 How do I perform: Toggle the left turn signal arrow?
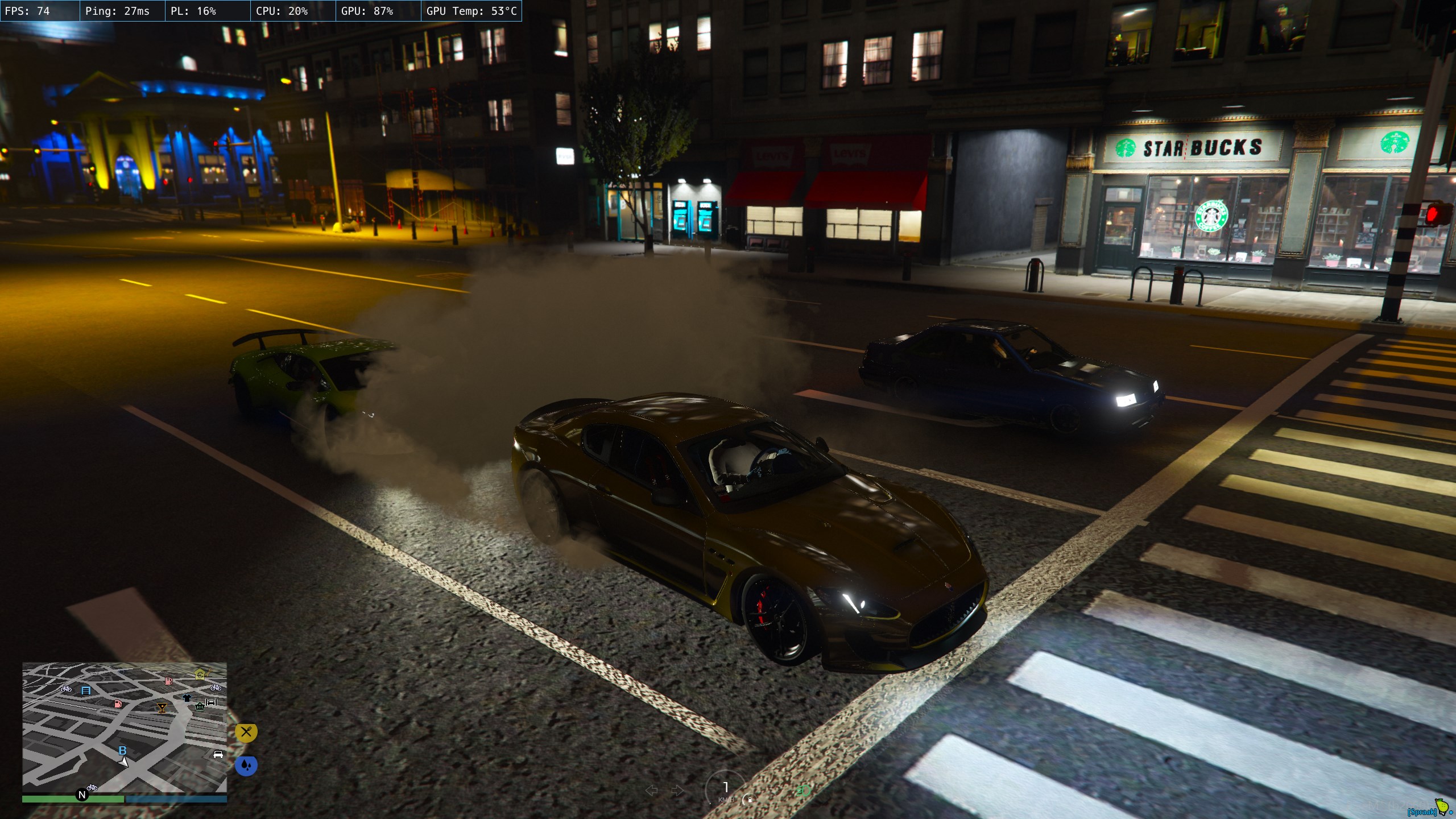click(652, 790)
